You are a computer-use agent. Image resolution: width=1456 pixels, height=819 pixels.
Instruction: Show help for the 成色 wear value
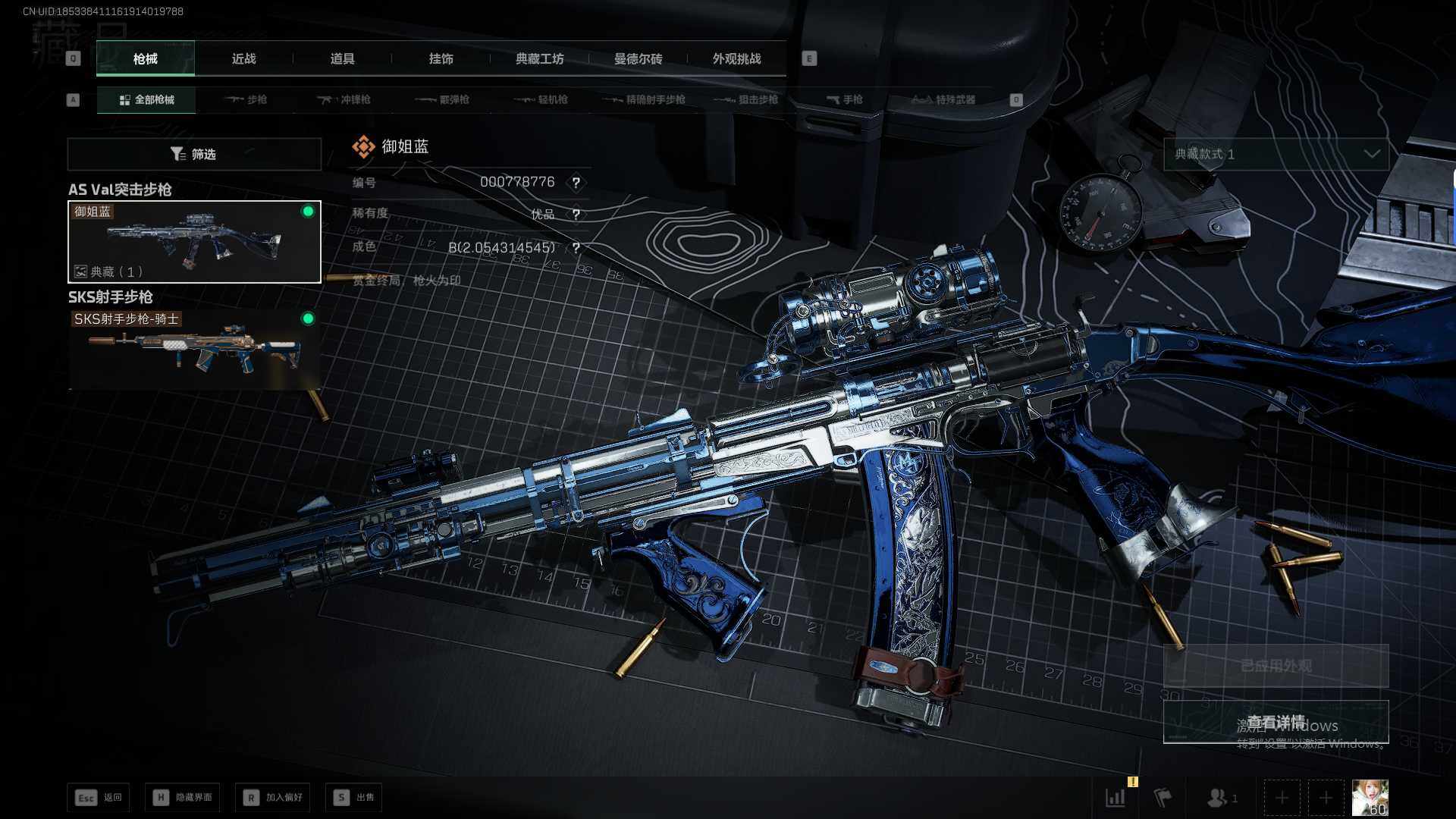pyautogui.click(x=576, y=248)
